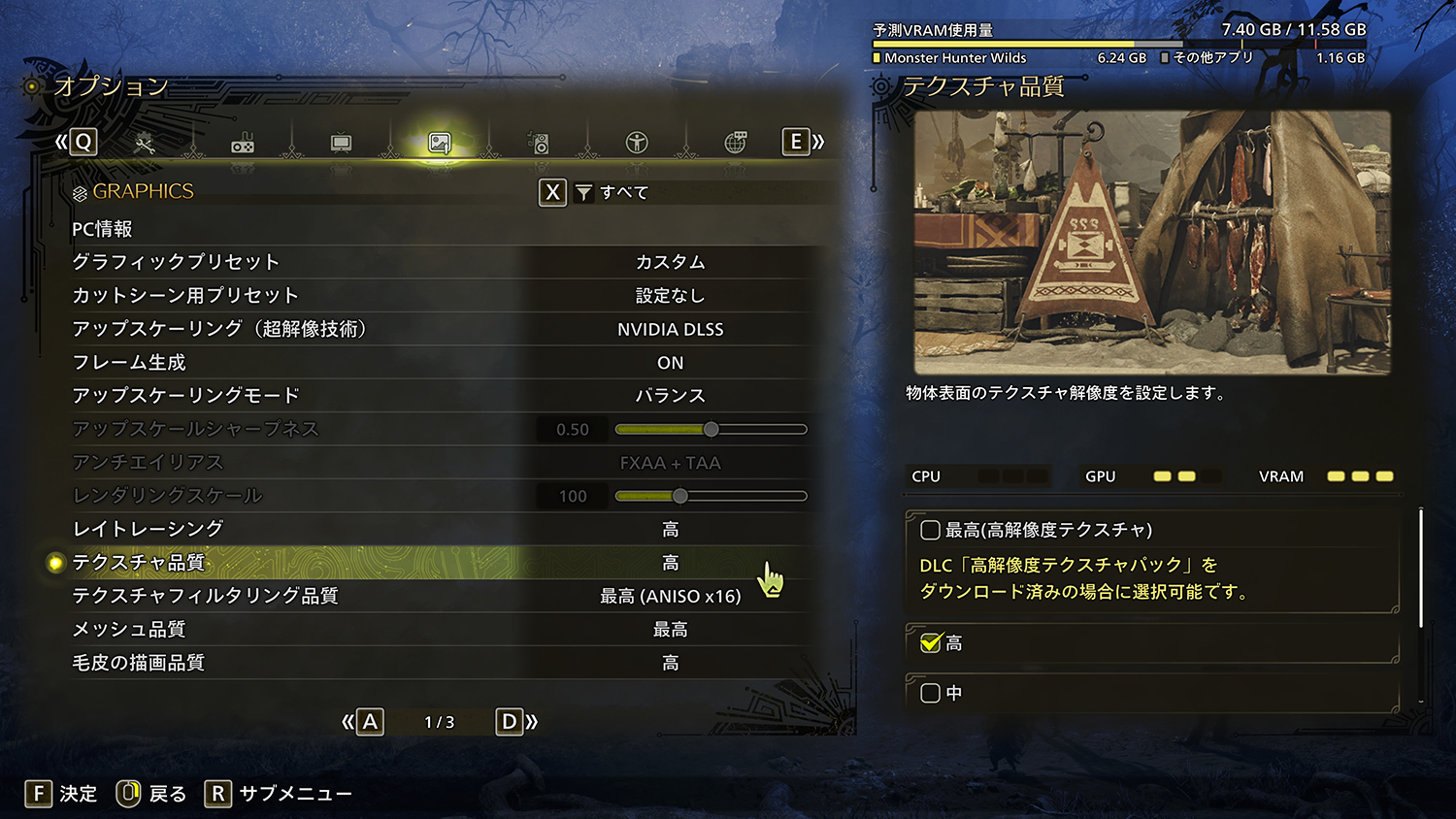Choose the 中 texture quality checkbox
Image resolution: width=1456 pixels, height=819 pixels.
coord(930,693)
